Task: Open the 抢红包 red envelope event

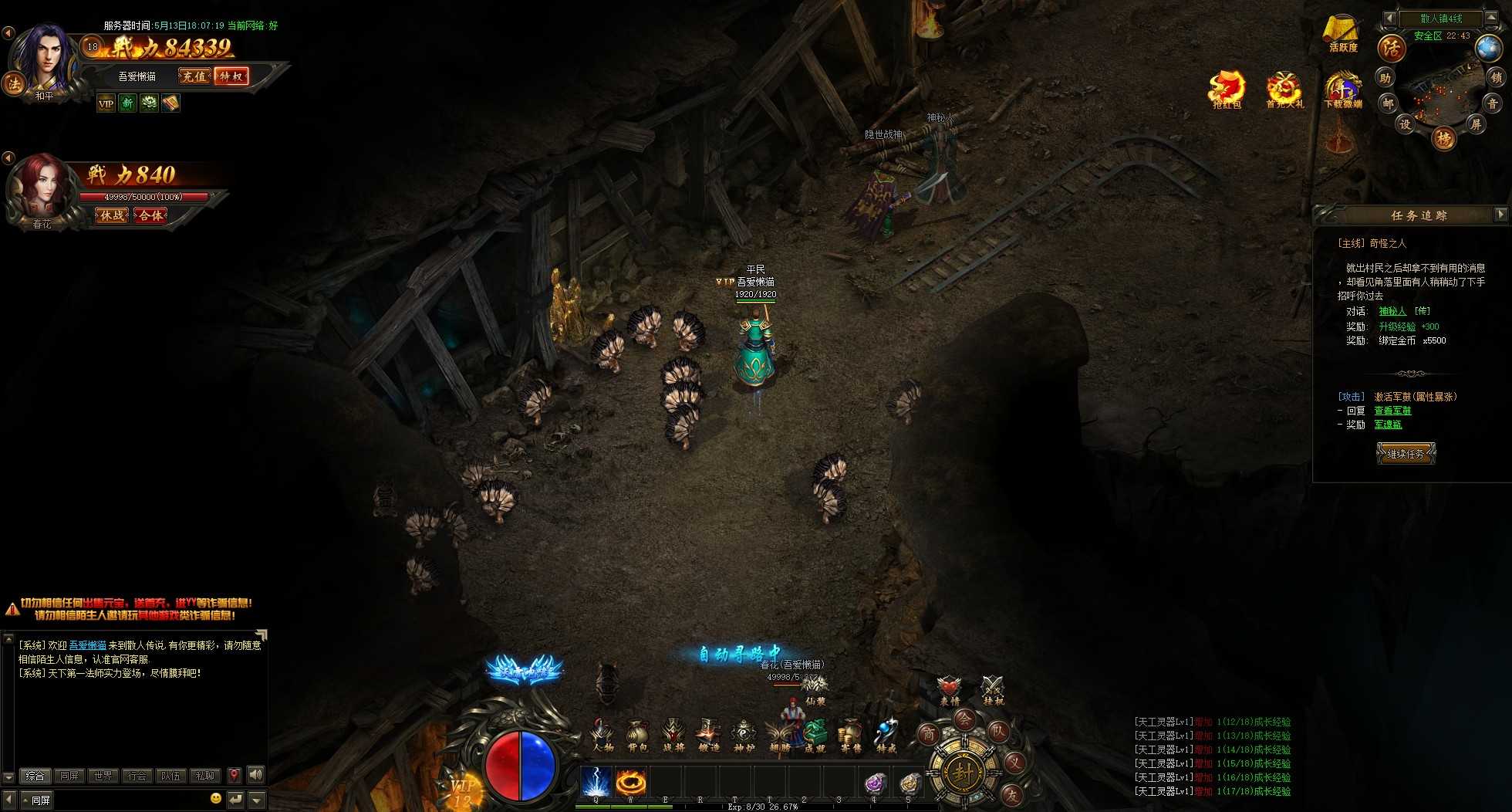Action: tap(1227, 90)
